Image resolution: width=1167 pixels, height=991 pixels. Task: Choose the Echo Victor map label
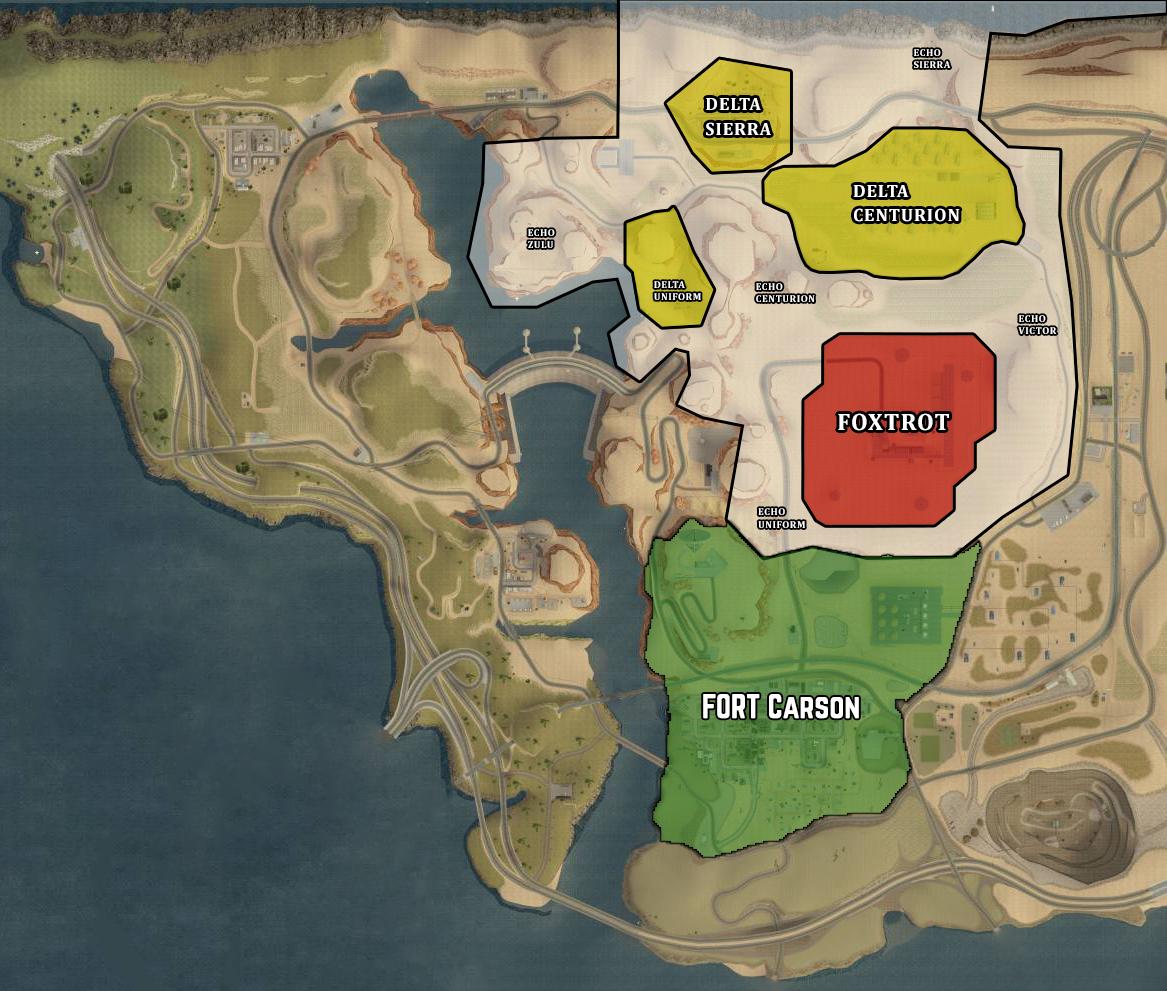[x=1036, y=325]
